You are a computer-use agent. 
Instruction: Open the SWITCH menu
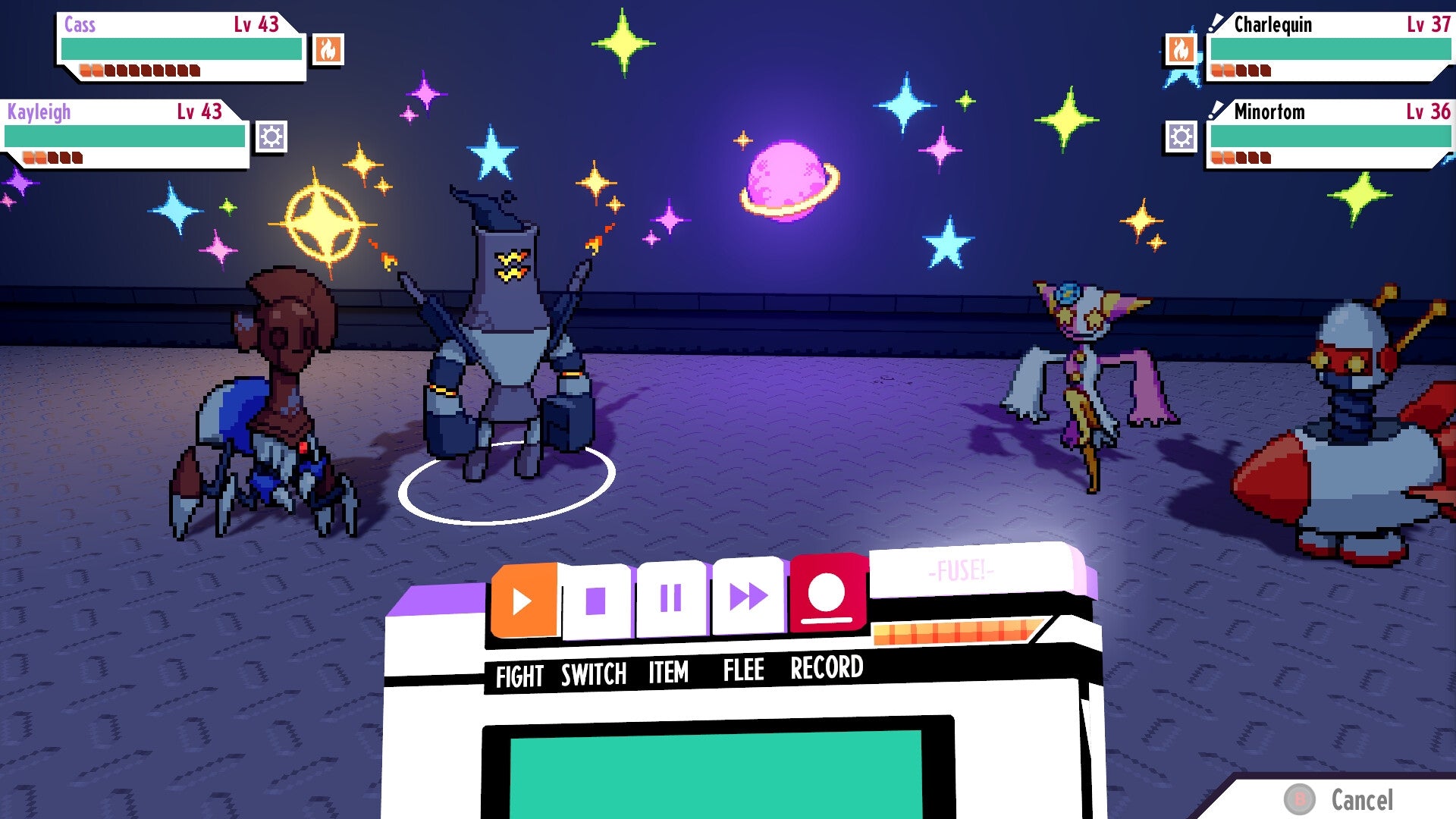[x=594, y=672]
